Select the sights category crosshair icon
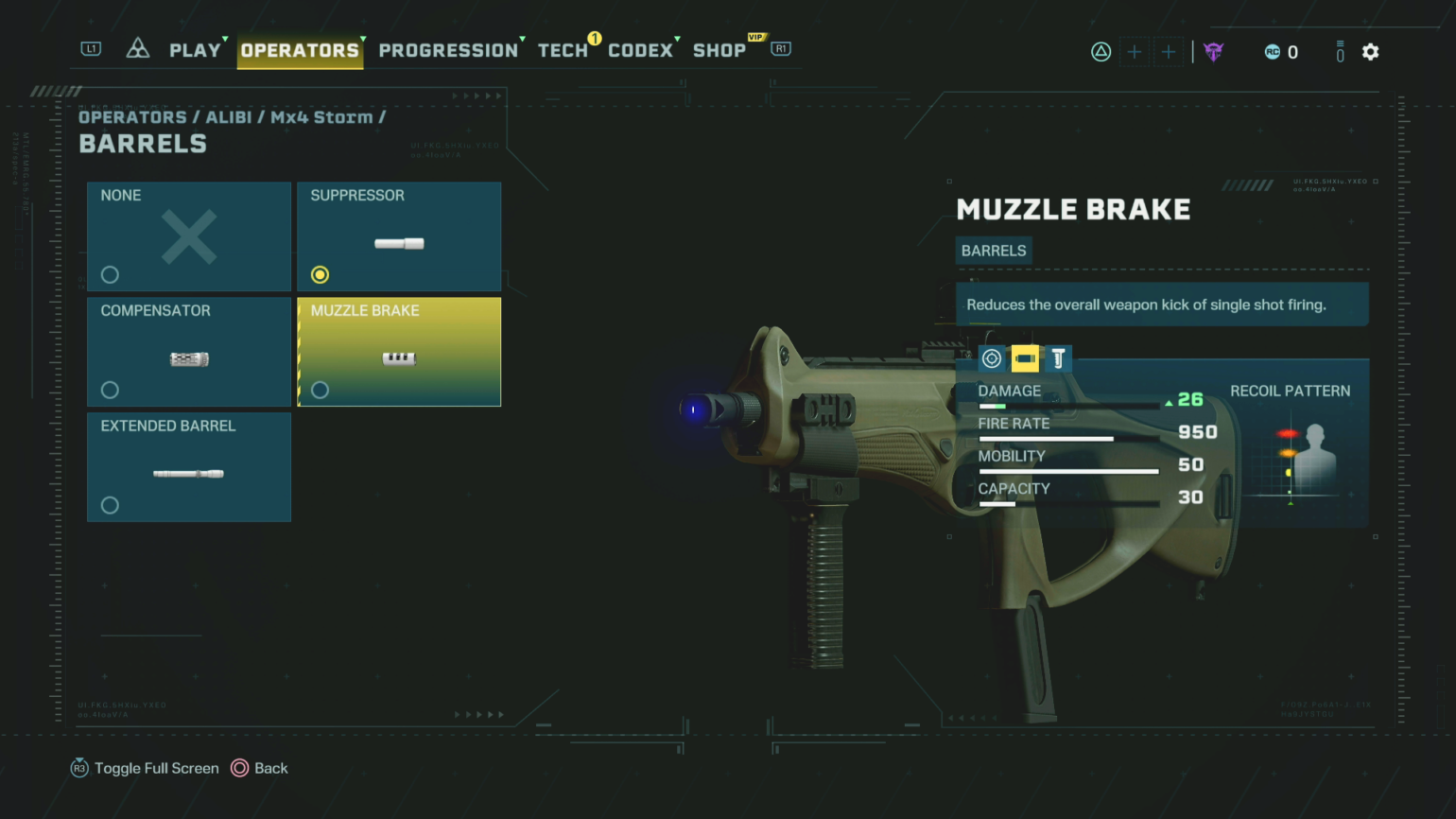 (991, 358)
